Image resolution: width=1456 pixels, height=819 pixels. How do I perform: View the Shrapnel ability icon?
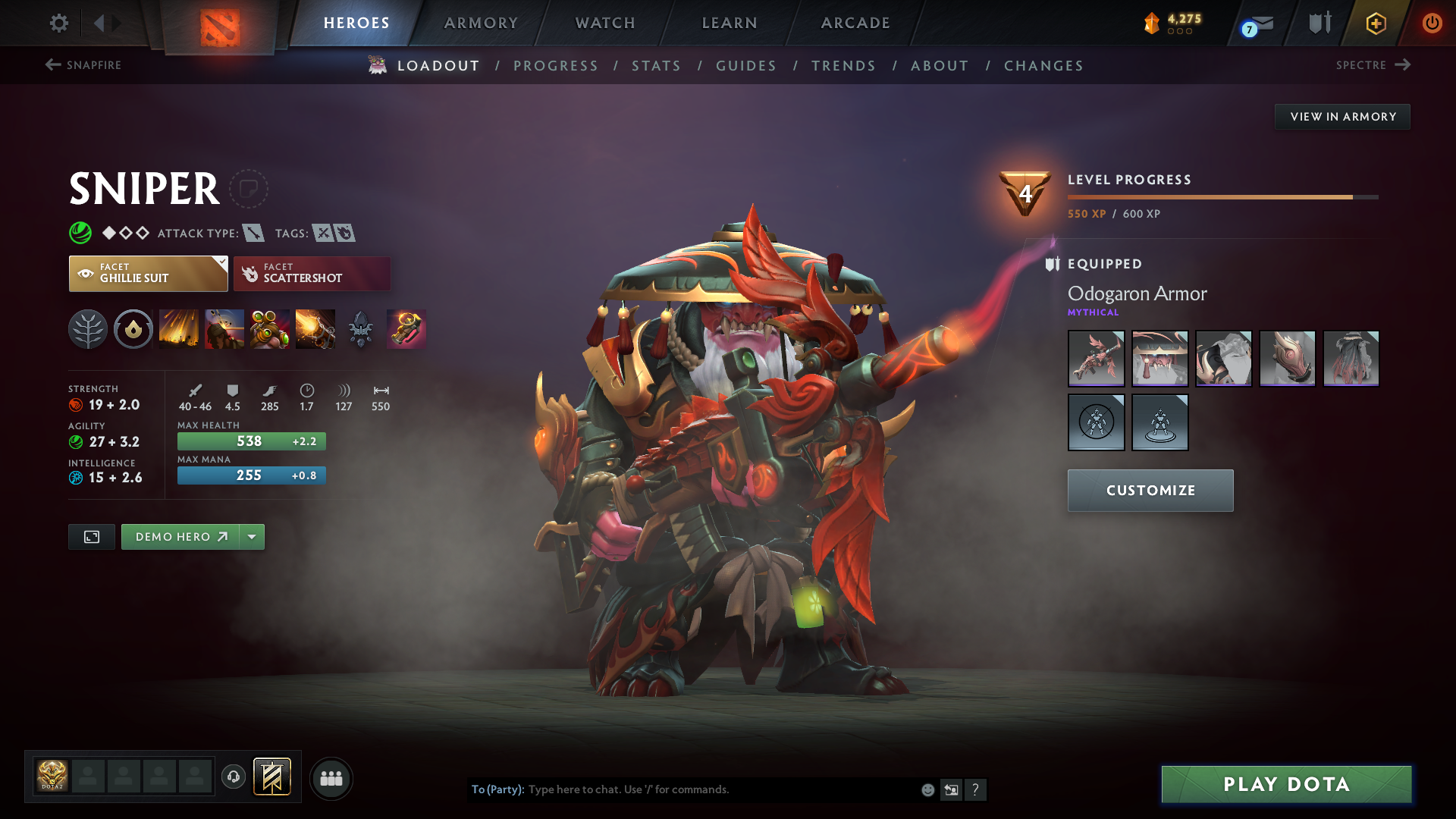pos(179,328)
